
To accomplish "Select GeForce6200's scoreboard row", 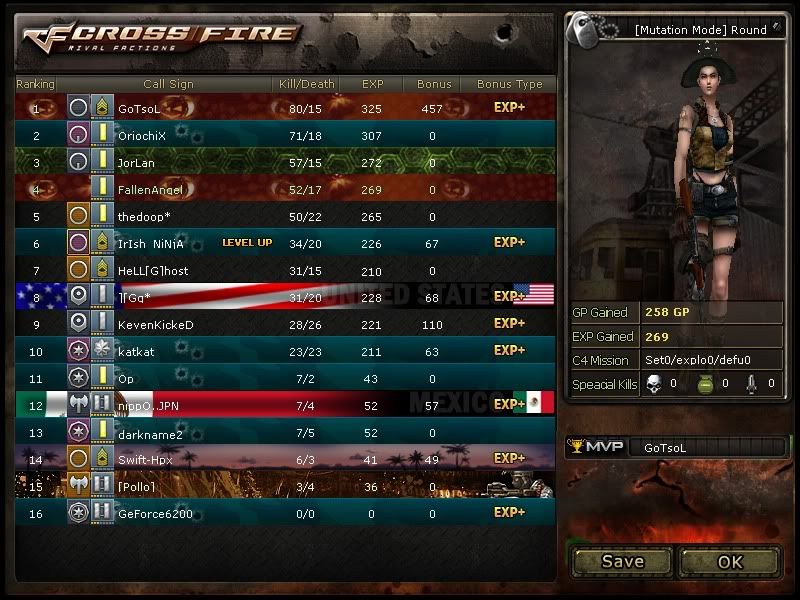I will tap(285, 514).
